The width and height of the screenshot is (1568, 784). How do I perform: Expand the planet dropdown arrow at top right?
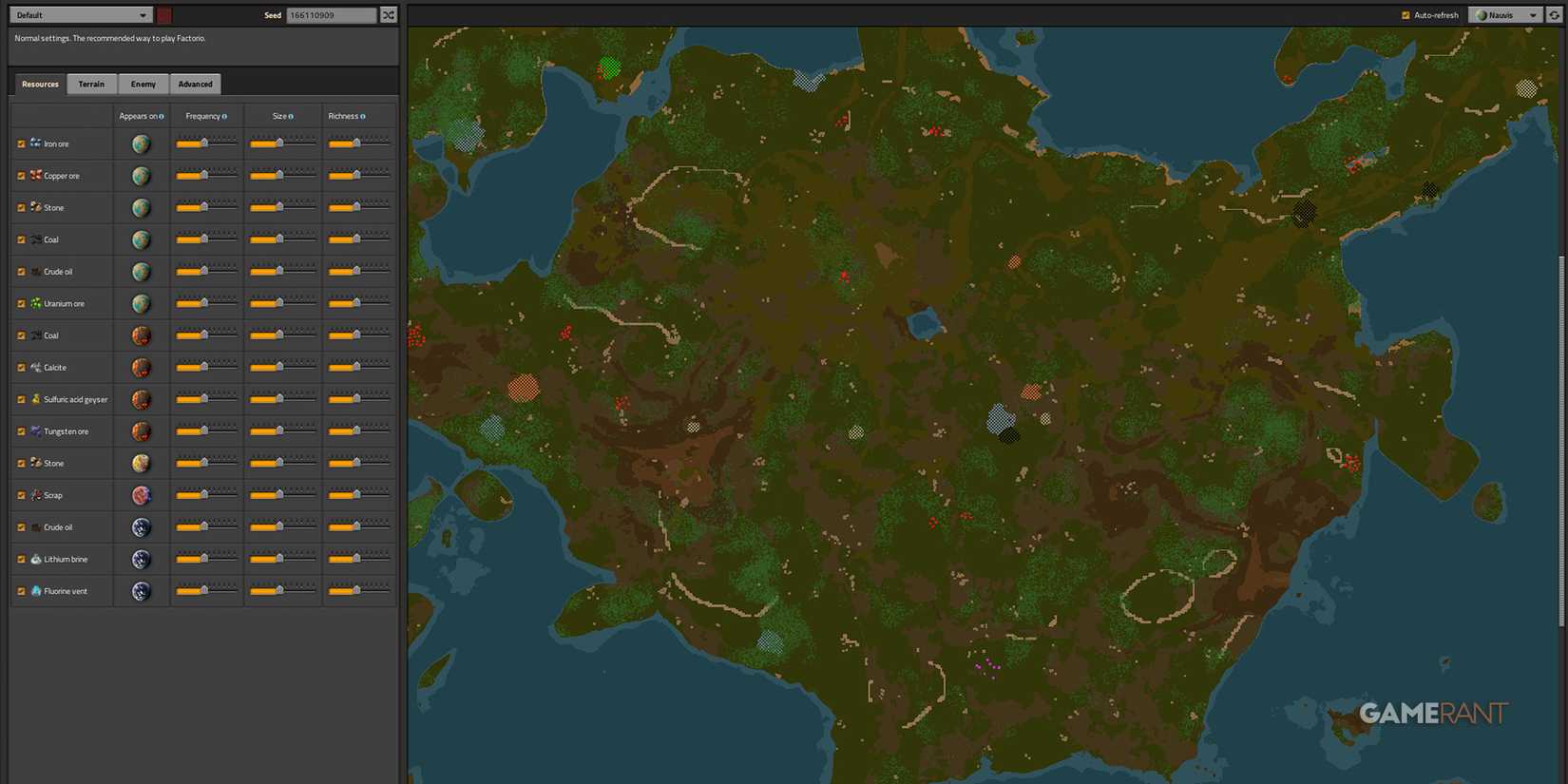point(1532,14)
